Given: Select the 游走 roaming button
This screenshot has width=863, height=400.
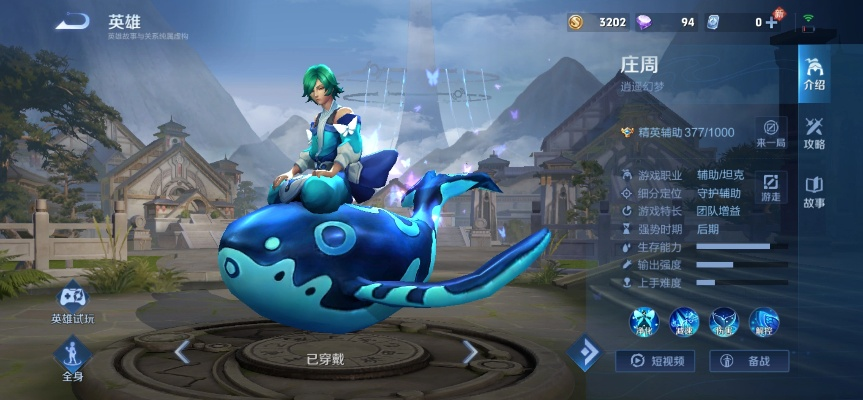Looking at the screenshot, I should pyautogui.click(x=770, y=187).
